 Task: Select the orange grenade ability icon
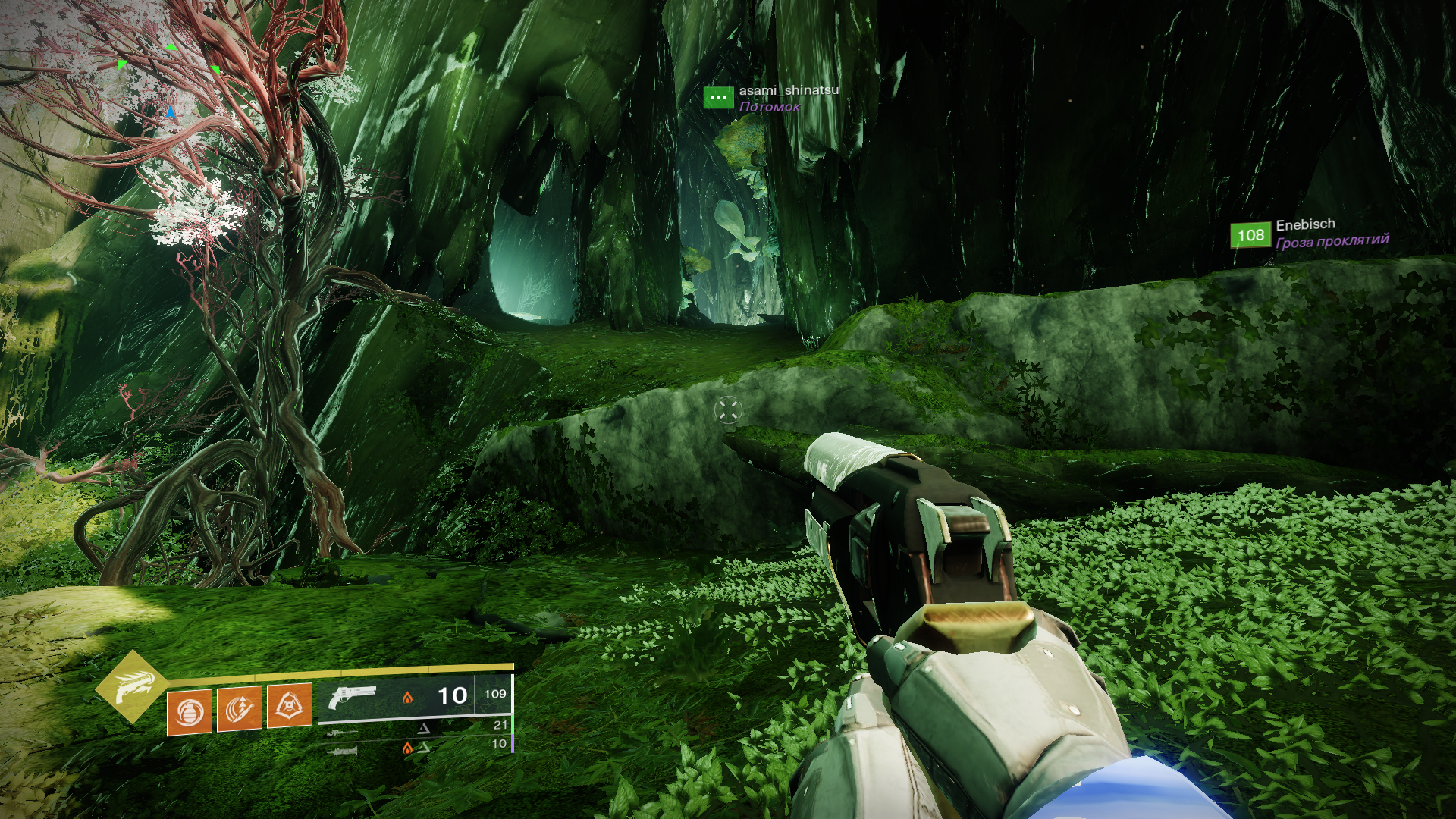pyautogui.click(x=190, y=711)
